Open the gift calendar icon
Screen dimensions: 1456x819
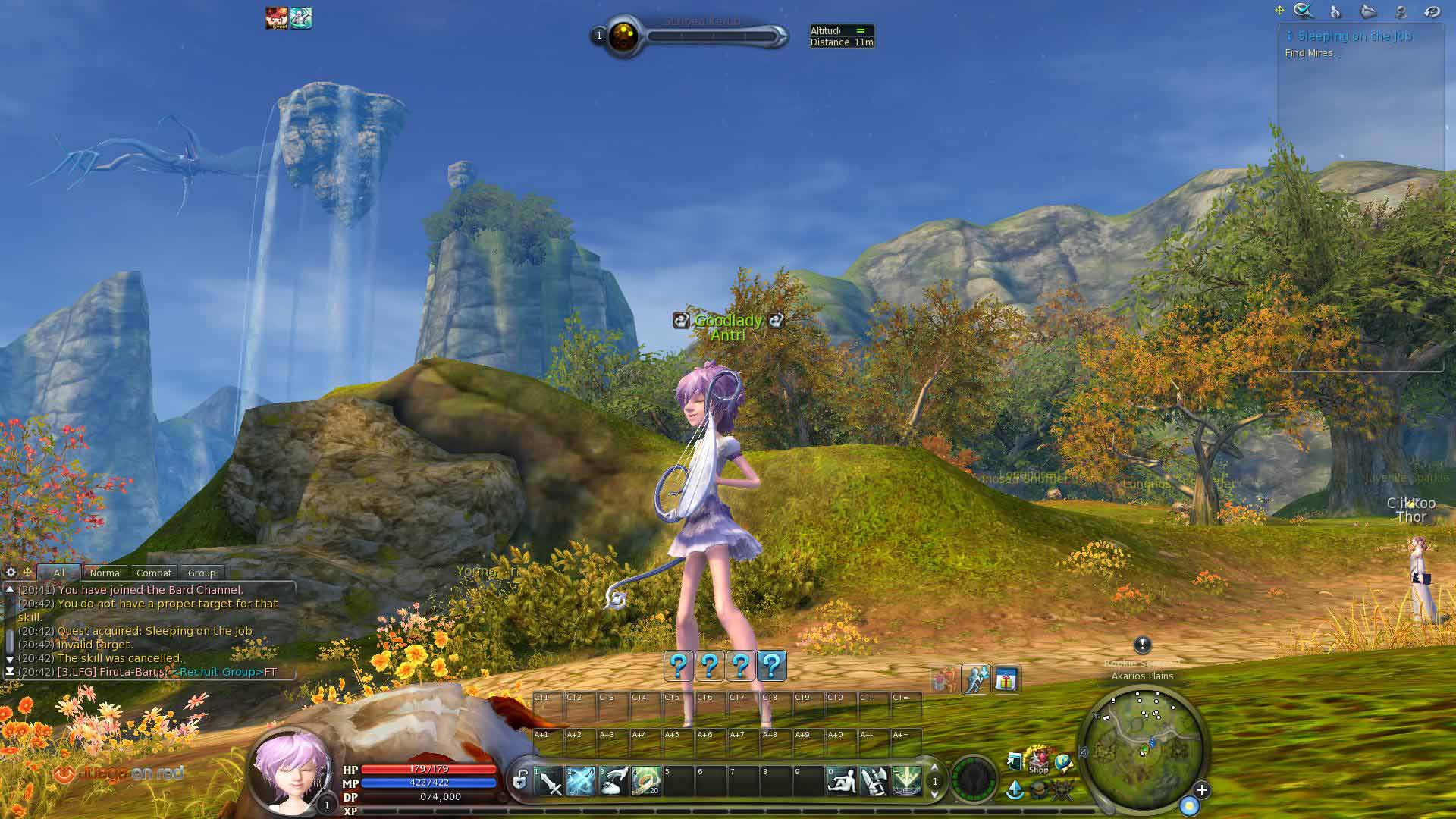pos(1006,679)
